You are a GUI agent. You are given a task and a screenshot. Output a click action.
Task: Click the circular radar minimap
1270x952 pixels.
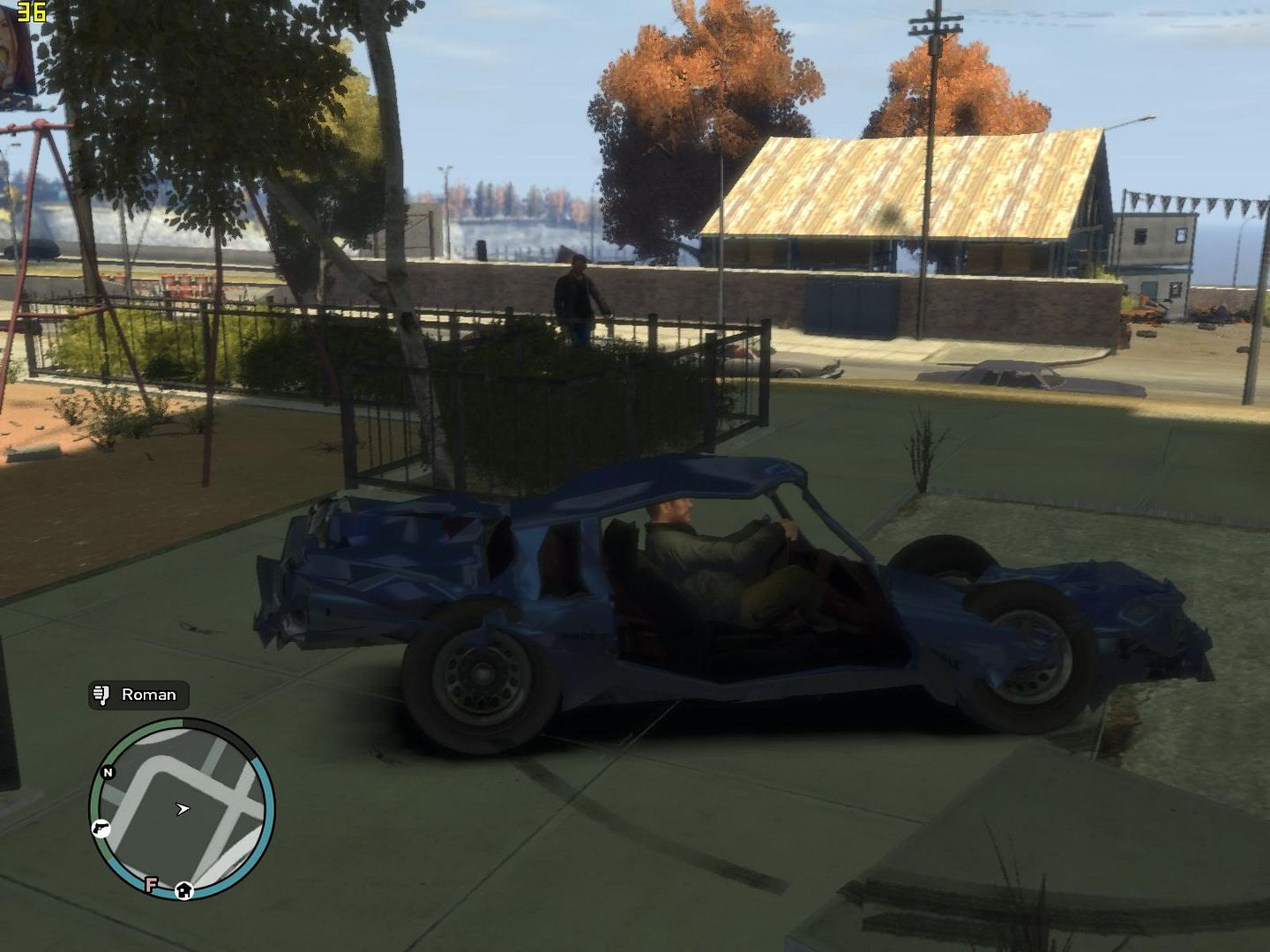click(183, 808)
